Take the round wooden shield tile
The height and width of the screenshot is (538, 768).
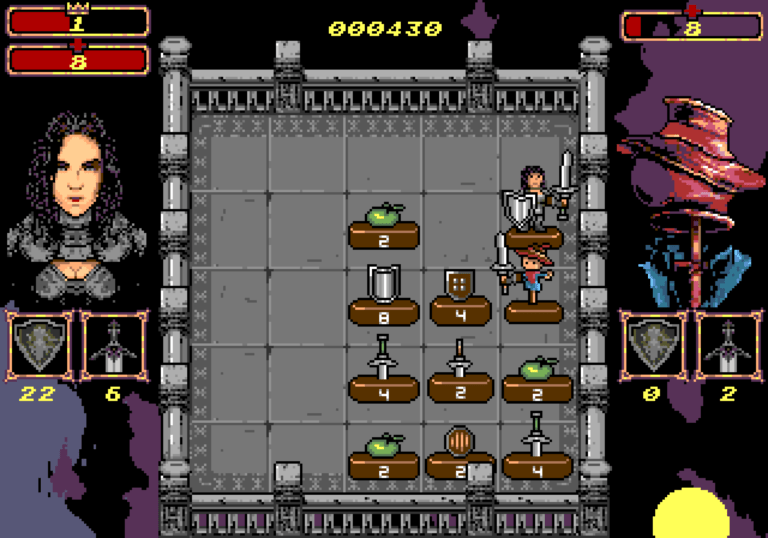coord(460,449)
